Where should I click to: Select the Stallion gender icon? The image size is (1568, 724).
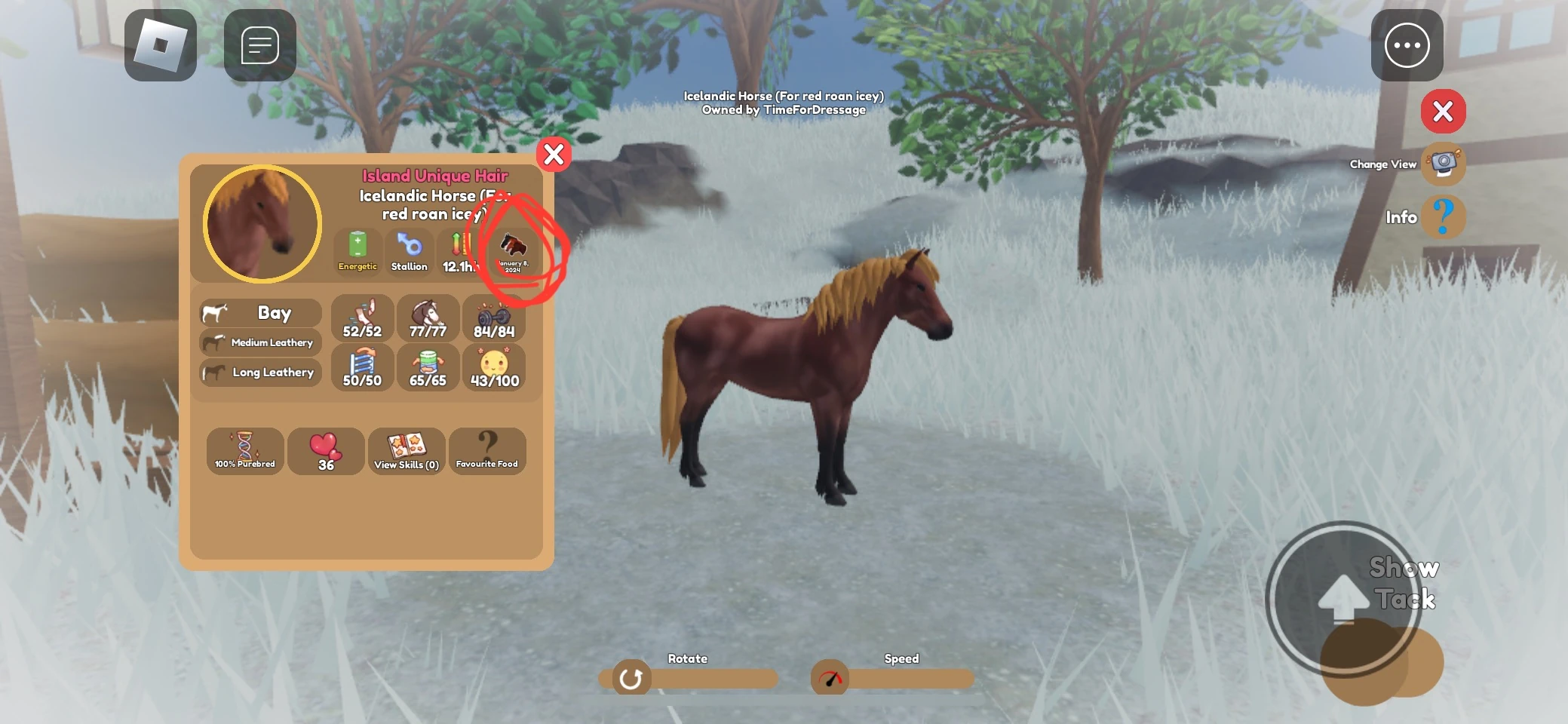tap(408, 251)
